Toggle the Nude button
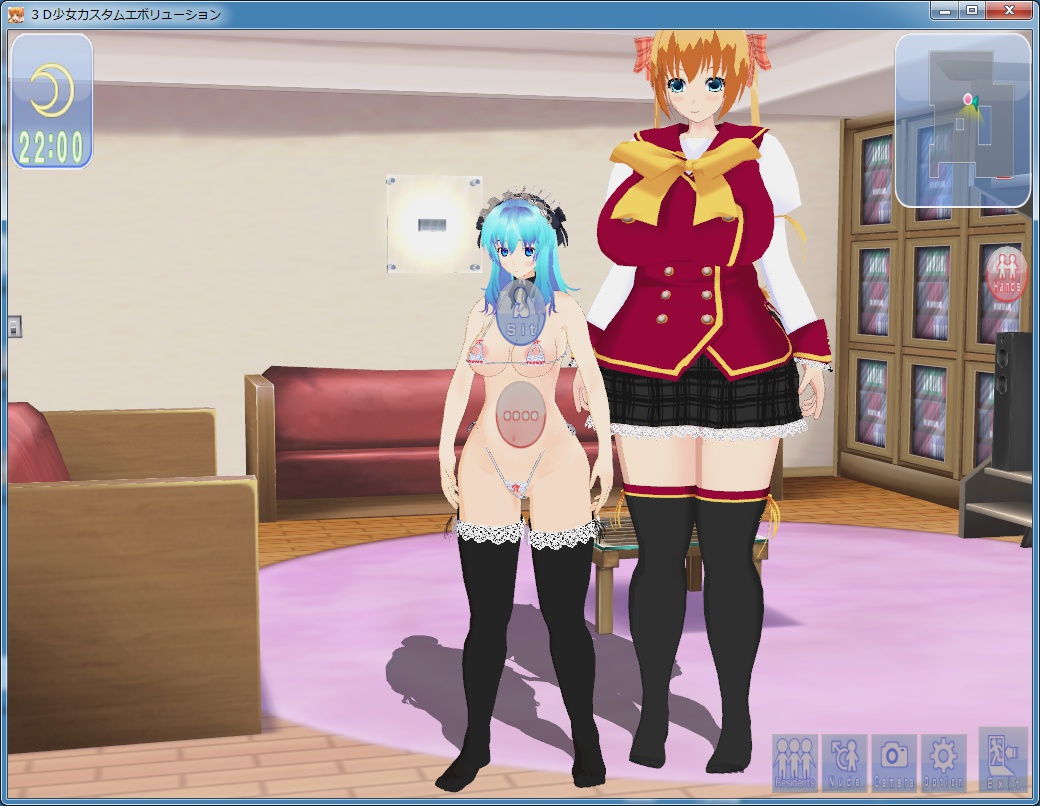 click(845, 762)
